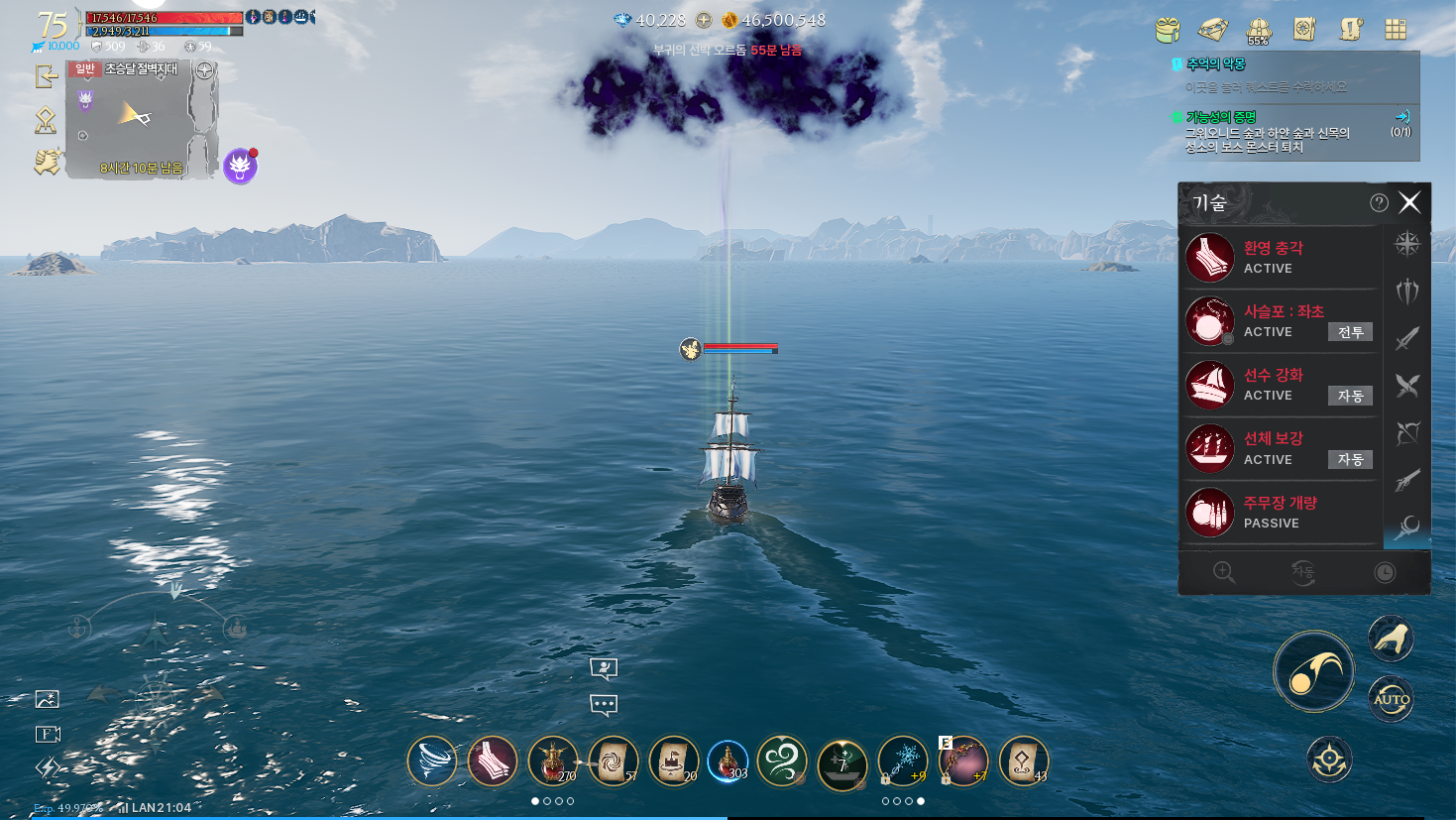Image resolution: width=1456 pixels, height=820 pixels.
Task: Use the tornado skill in hotbar
Action: click(432, 761)
